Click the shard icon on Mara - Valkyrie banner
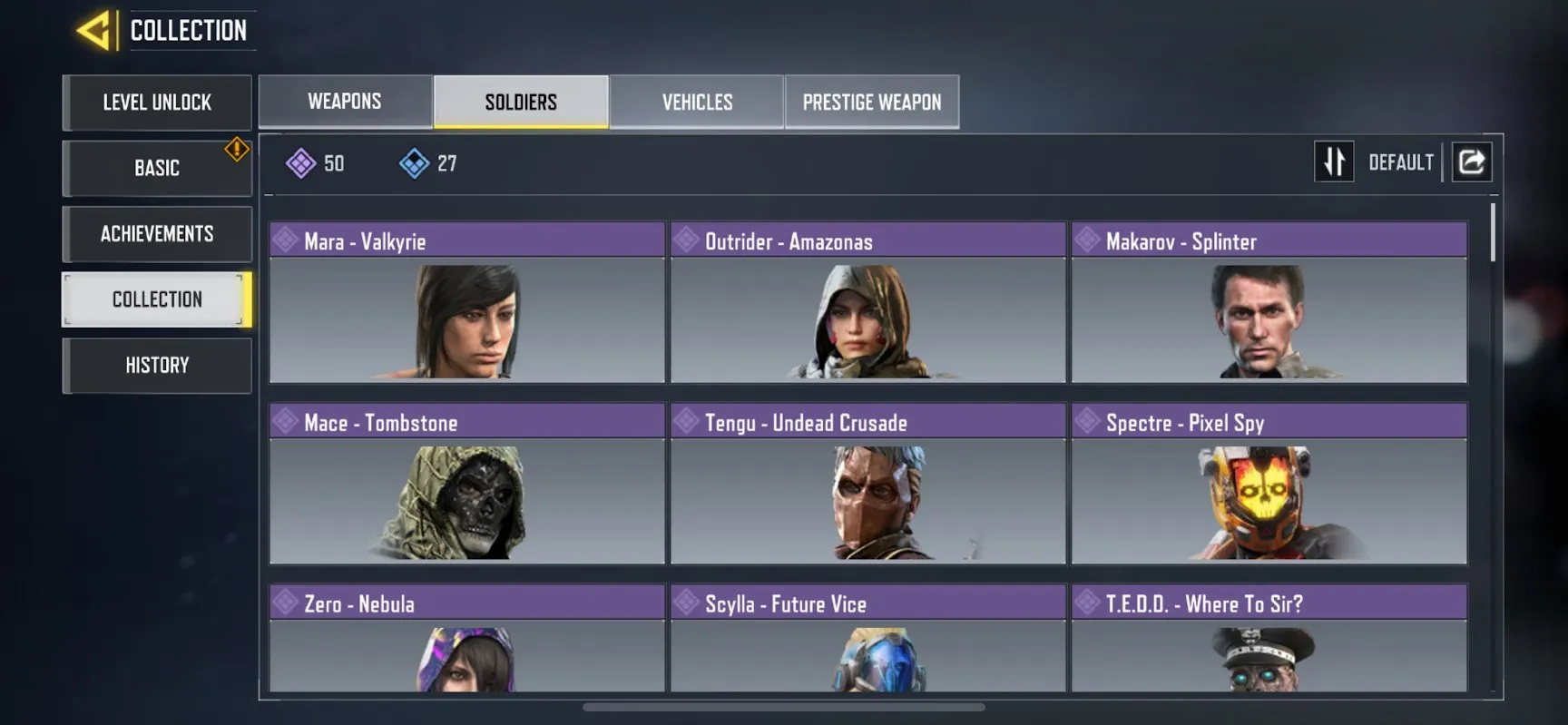The height and width of the screenshot is (725, 1568). point(286,240)
